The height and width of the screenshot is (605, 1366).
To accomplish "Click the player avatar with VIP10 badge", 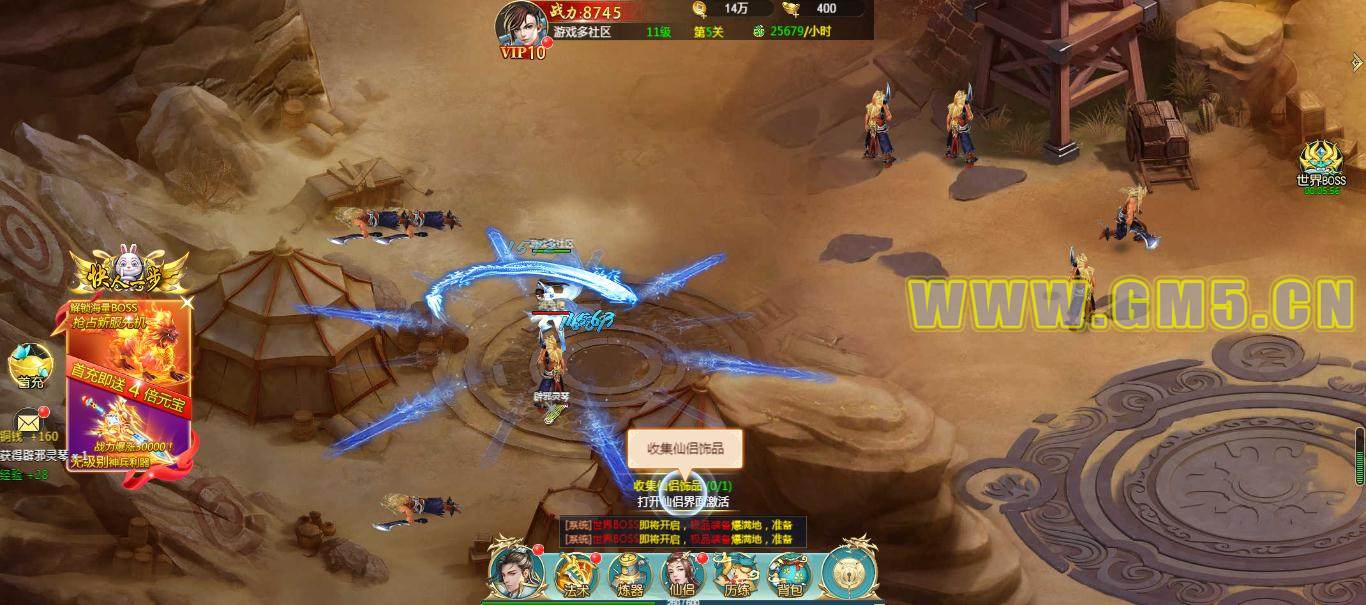I will click(522, 27).
